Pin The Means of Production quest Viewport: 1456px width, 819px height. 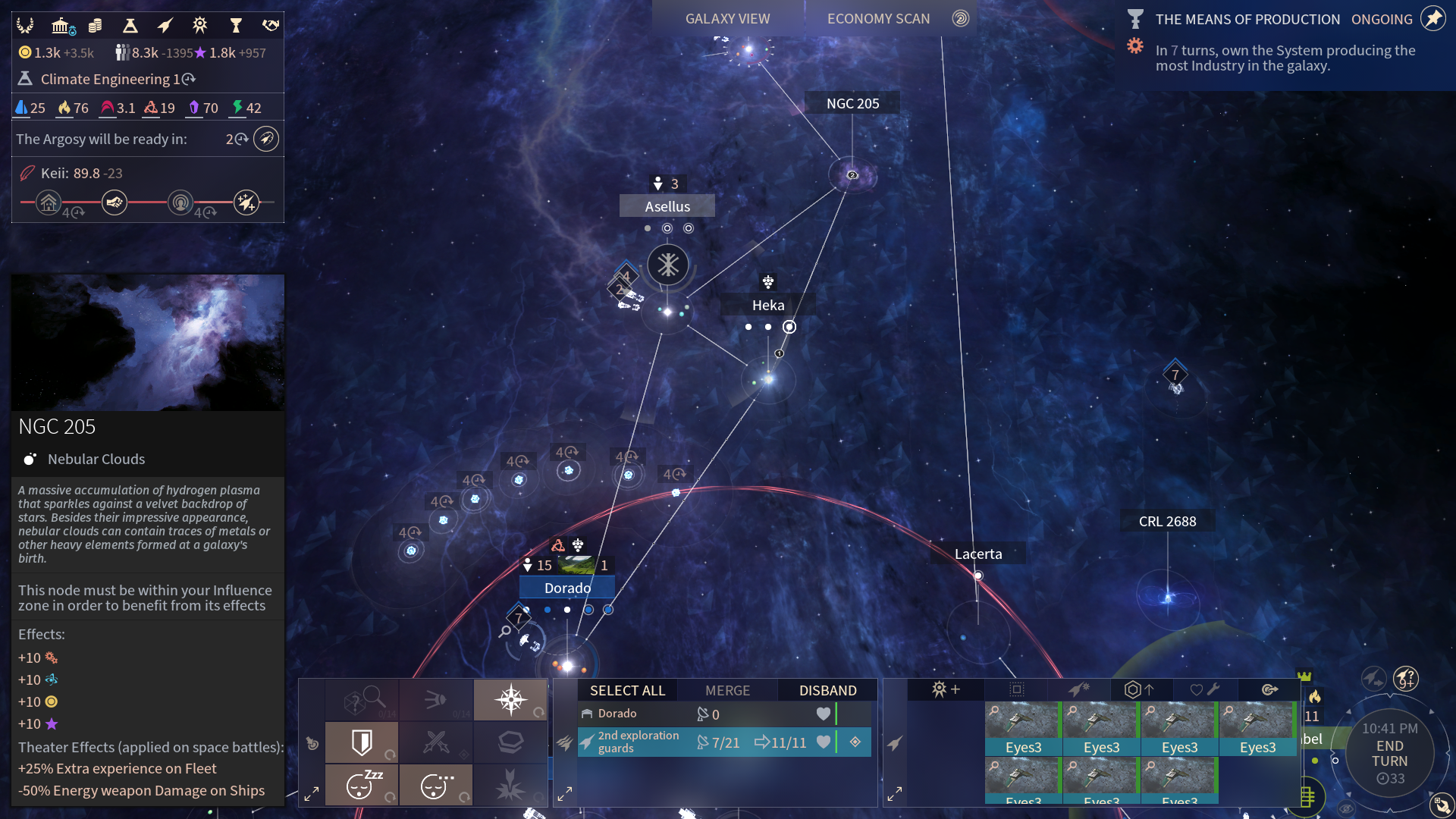coord(1432,19)
